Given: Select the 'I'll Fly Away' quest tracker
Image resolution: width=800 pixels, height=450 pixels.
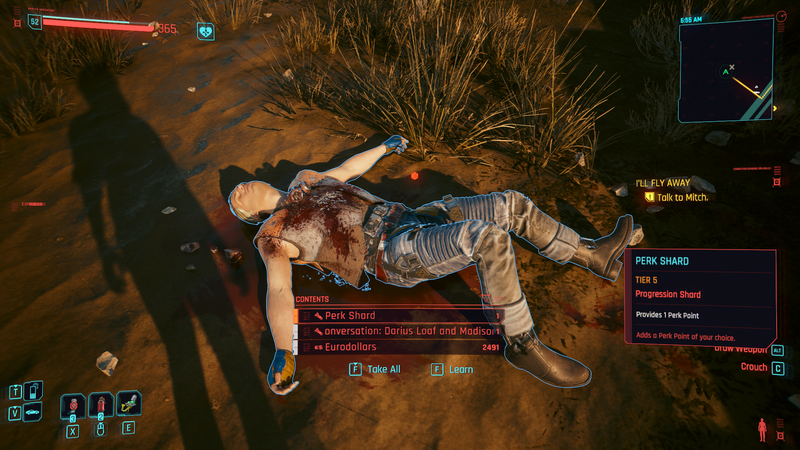Looking at the screenshot, I should coord(680,191).
